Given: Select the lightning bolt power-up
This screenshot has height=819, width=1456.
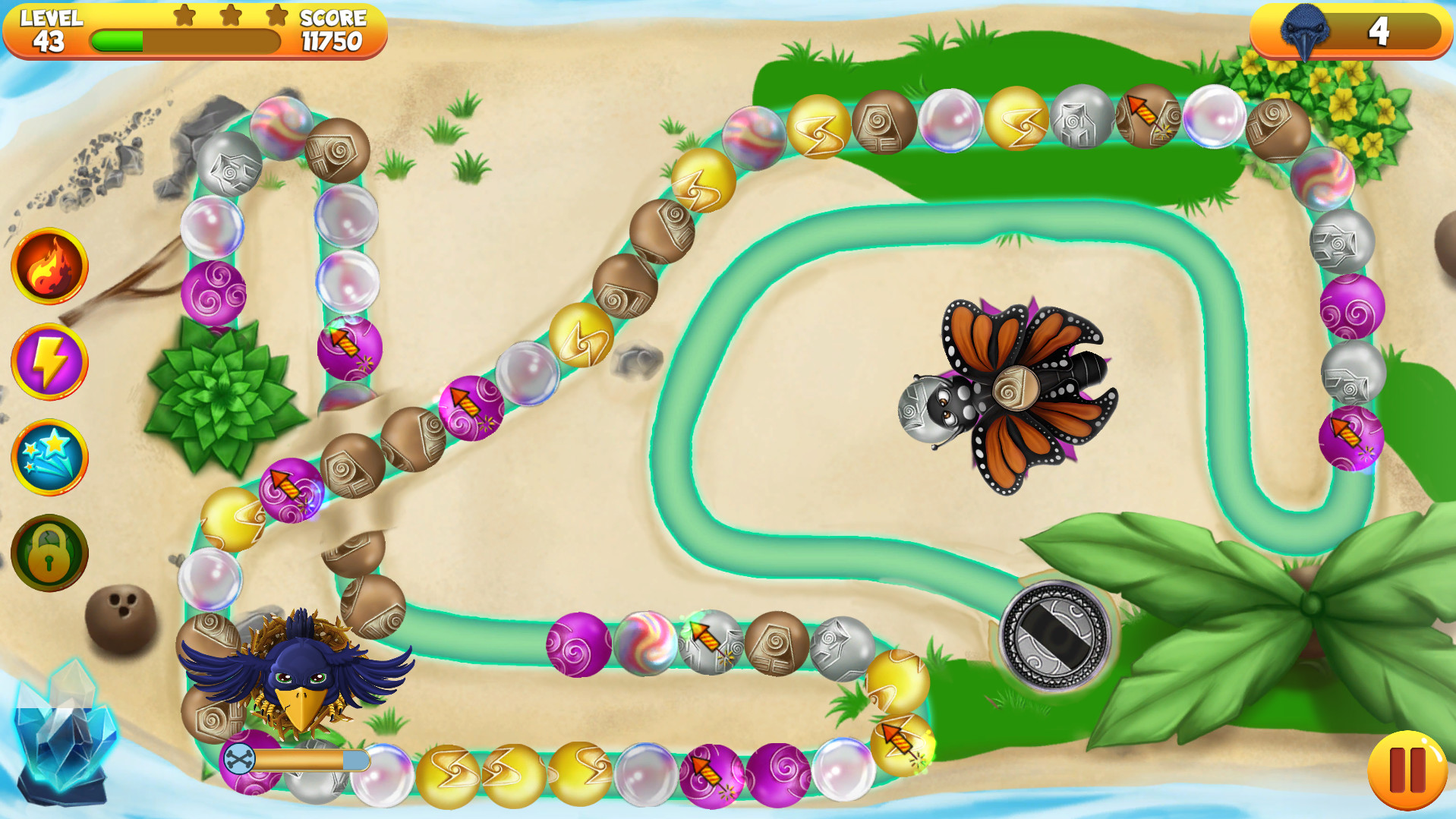Looking at the screenshot, I should [49, 361].
